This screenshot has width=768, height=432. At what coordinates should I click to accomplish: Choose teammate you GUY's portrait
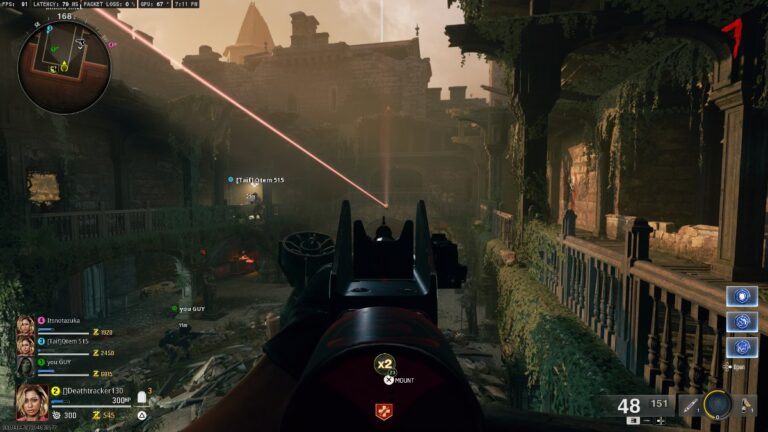pos(25,366)
